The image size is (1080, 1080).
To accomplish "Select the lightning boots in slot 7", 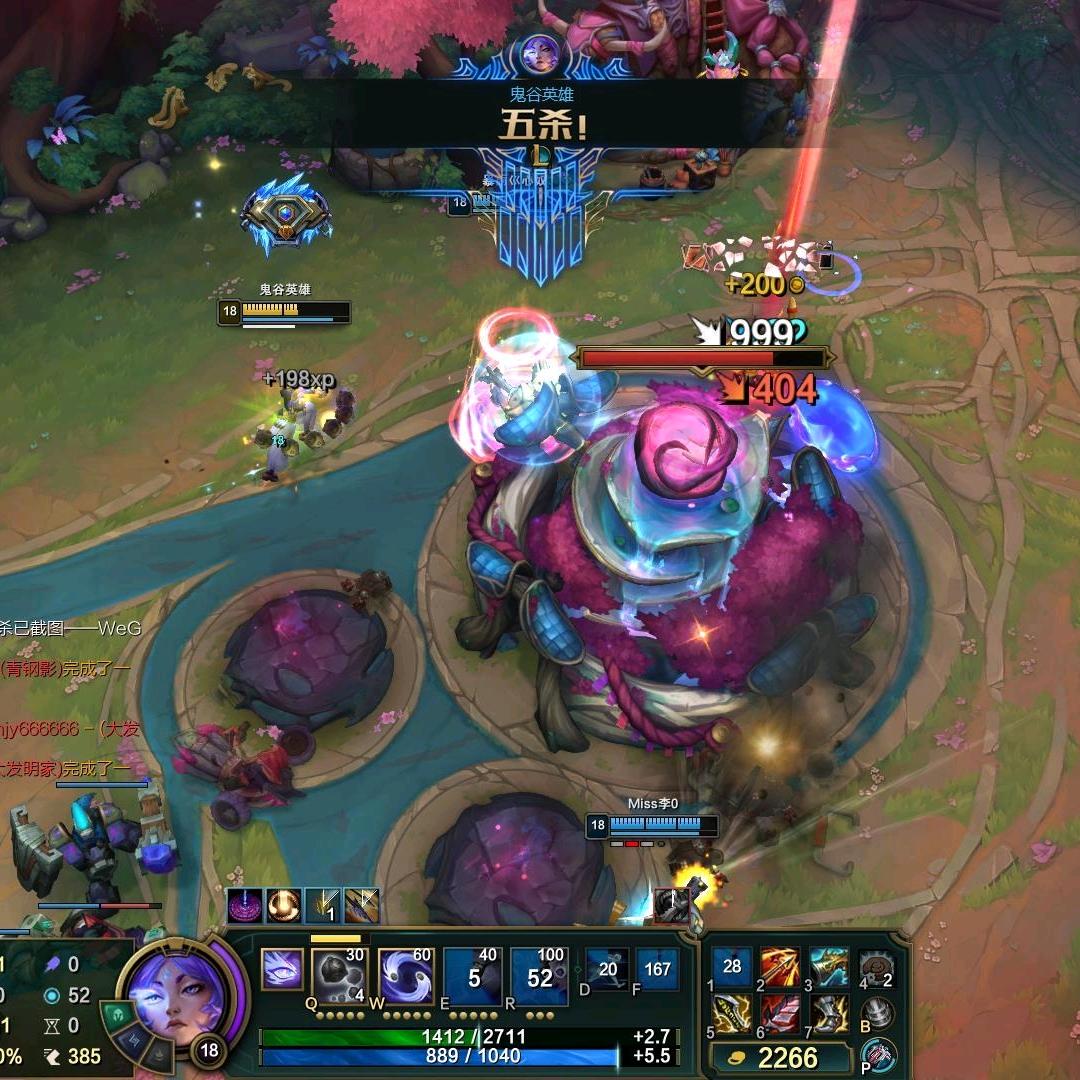I will click(x=828, y=1014).
